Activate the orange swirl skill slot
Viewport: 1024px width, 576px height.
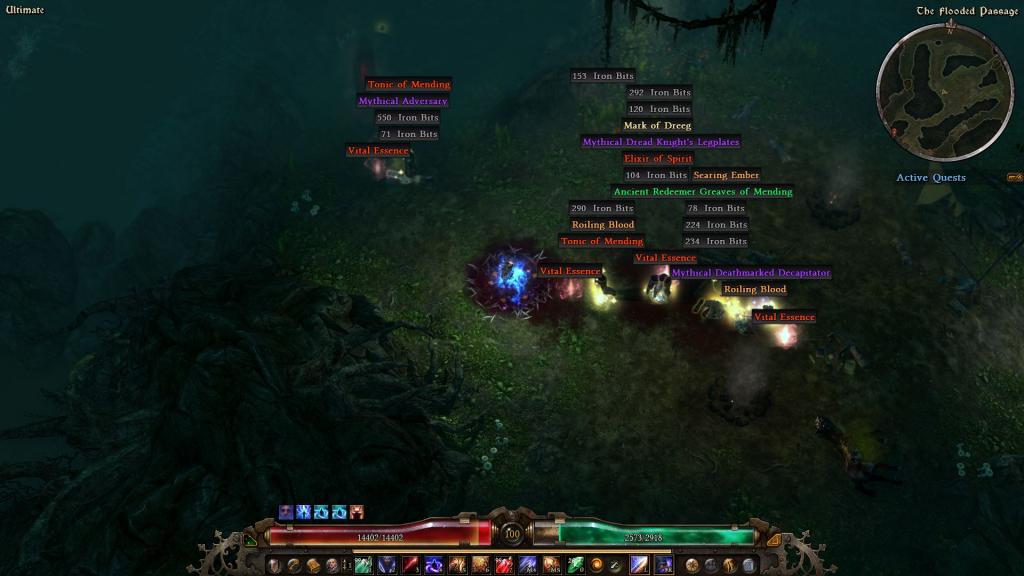click(598, 566)
